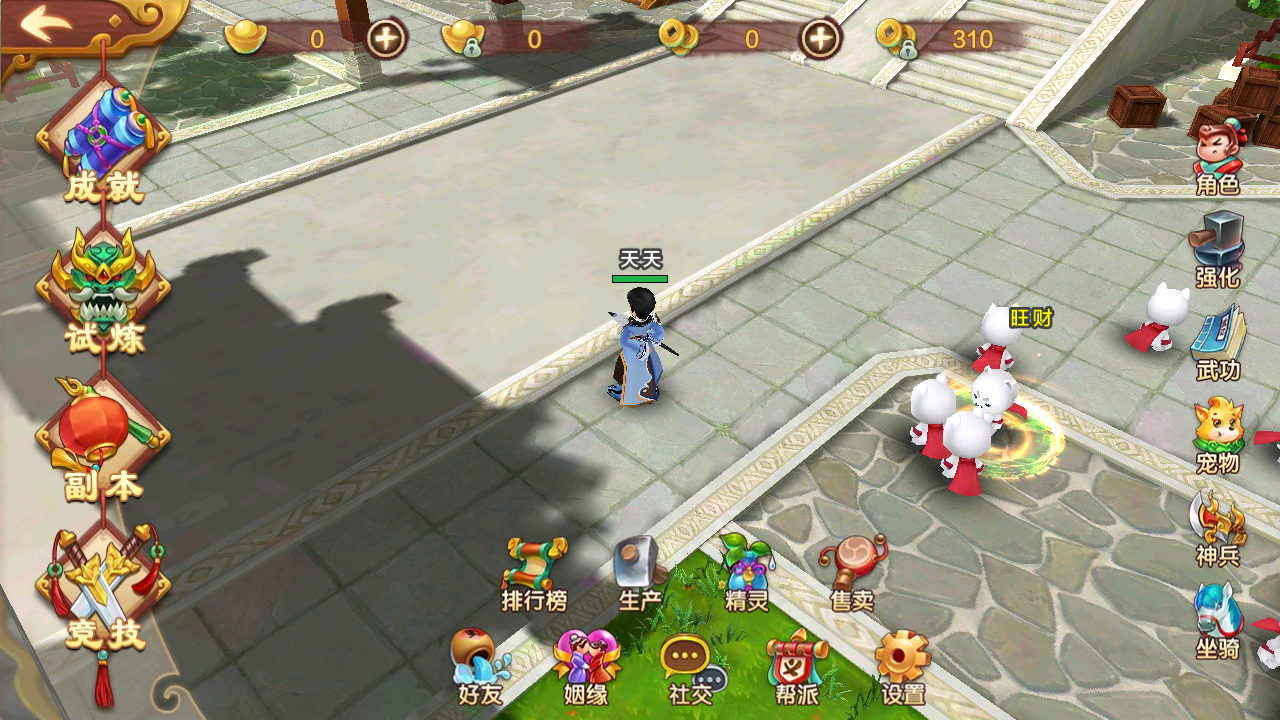Image resolution: width=1280 pixels, height=720 pixels.
Task: Add gold coins with the plus button
Action: coord(821,39)
